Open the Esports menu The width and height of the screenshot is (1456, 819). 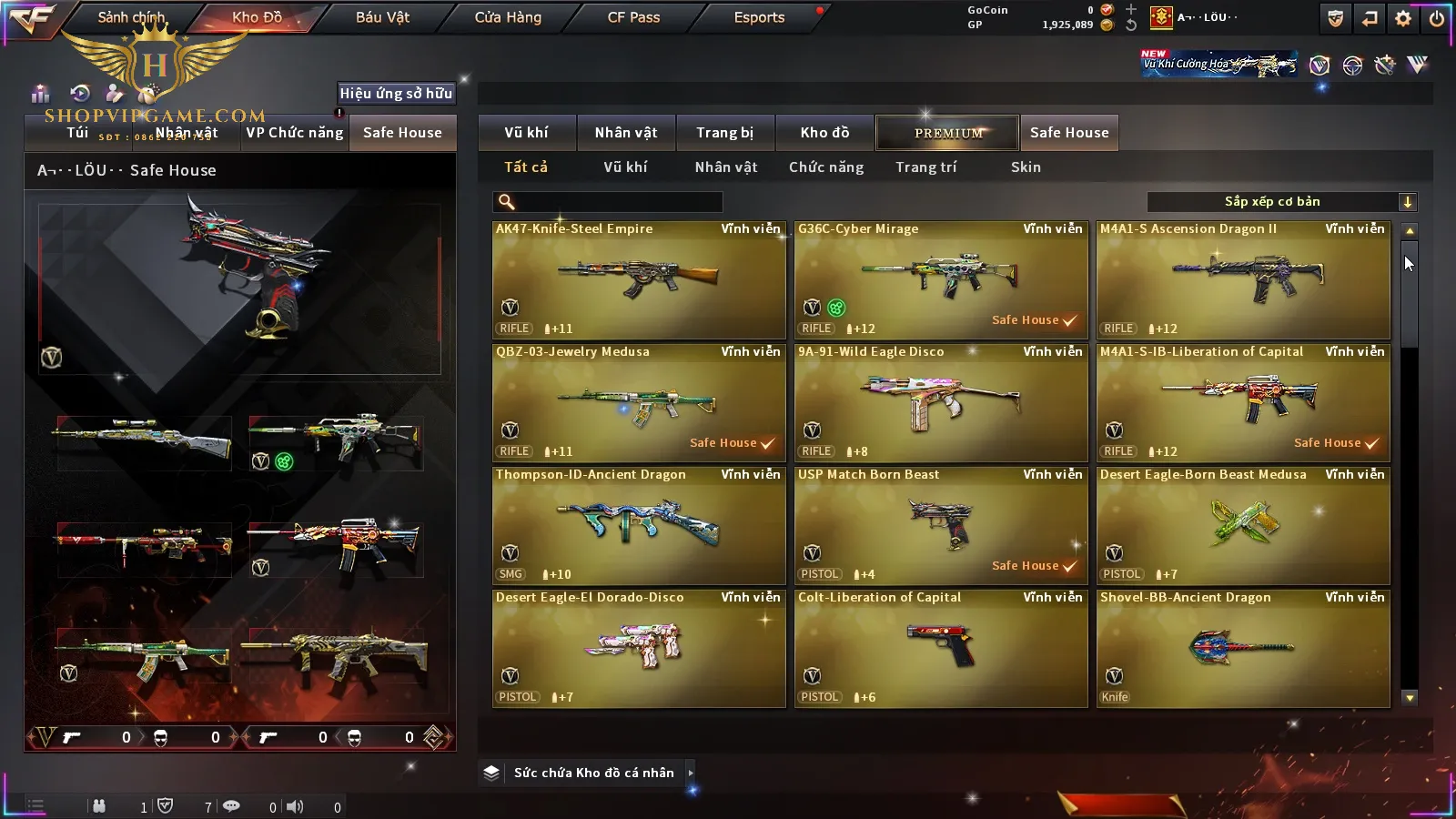(759, 17)
